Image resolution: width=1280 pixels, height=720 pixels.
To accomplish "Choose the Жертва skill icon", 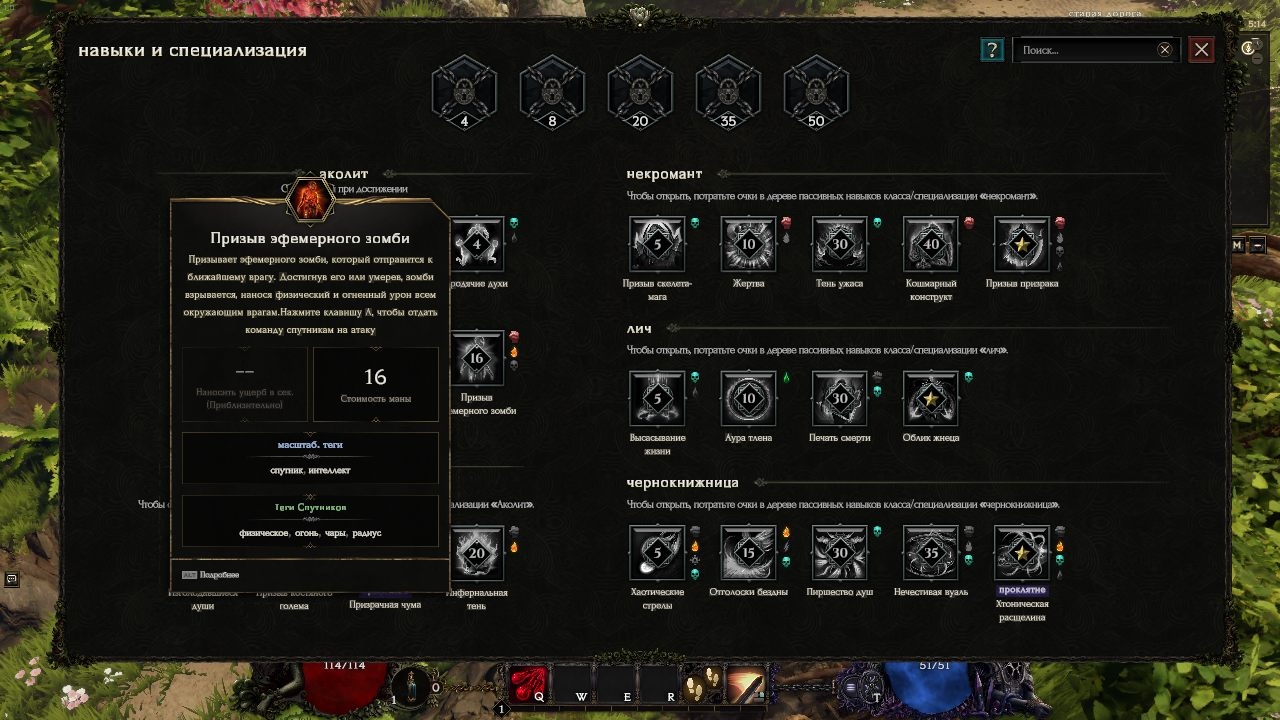I will [748, 244].
